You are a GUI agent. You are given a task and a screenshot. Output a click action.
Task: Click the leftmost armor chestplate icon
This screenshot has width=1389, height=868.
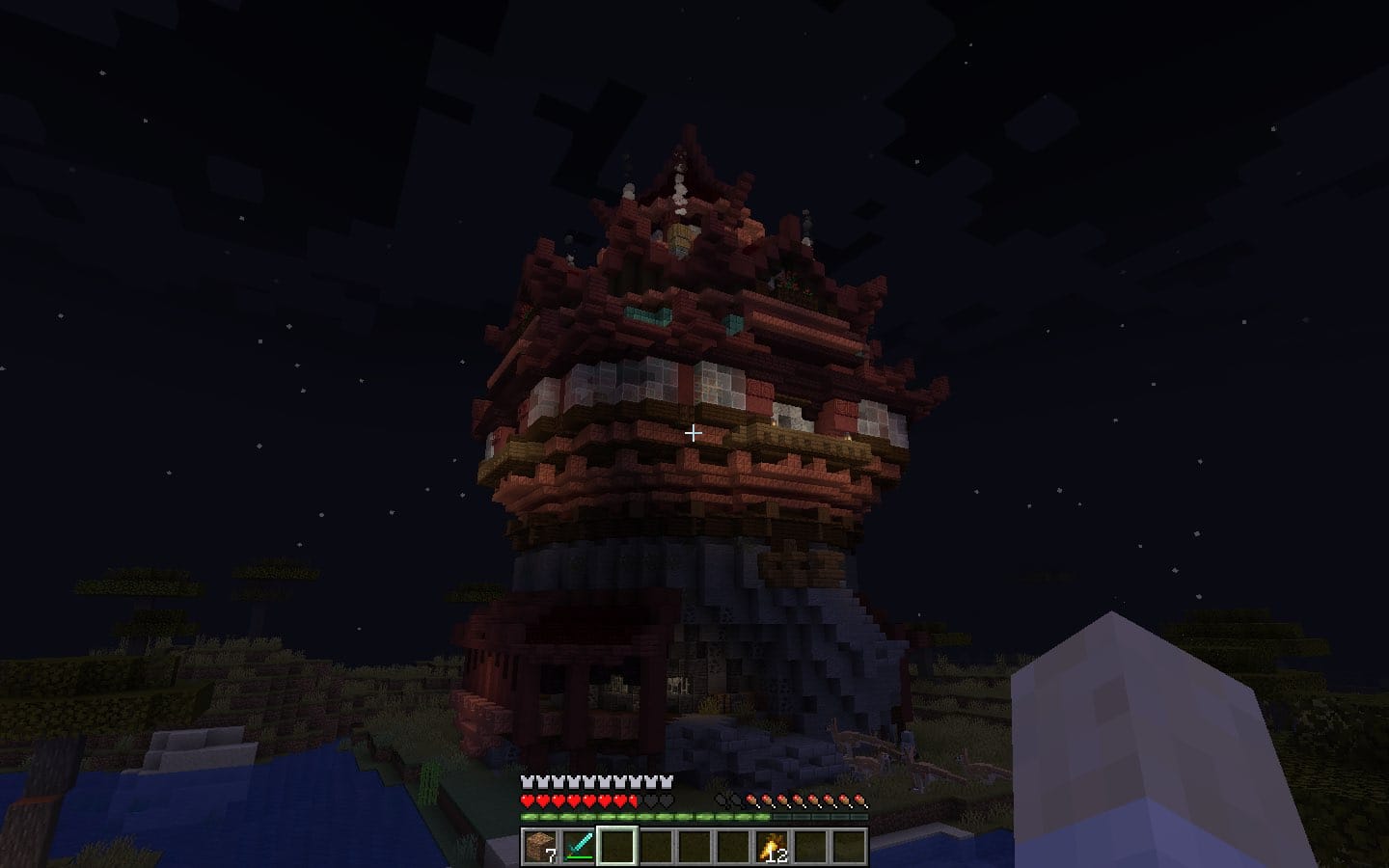526,782
